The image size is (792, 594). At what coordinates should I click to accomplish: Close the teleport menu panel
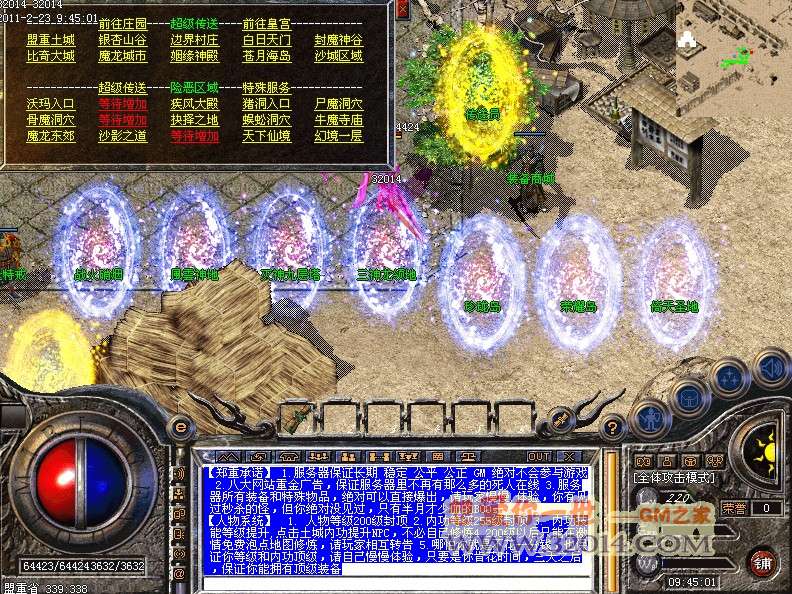pos(401,10)
